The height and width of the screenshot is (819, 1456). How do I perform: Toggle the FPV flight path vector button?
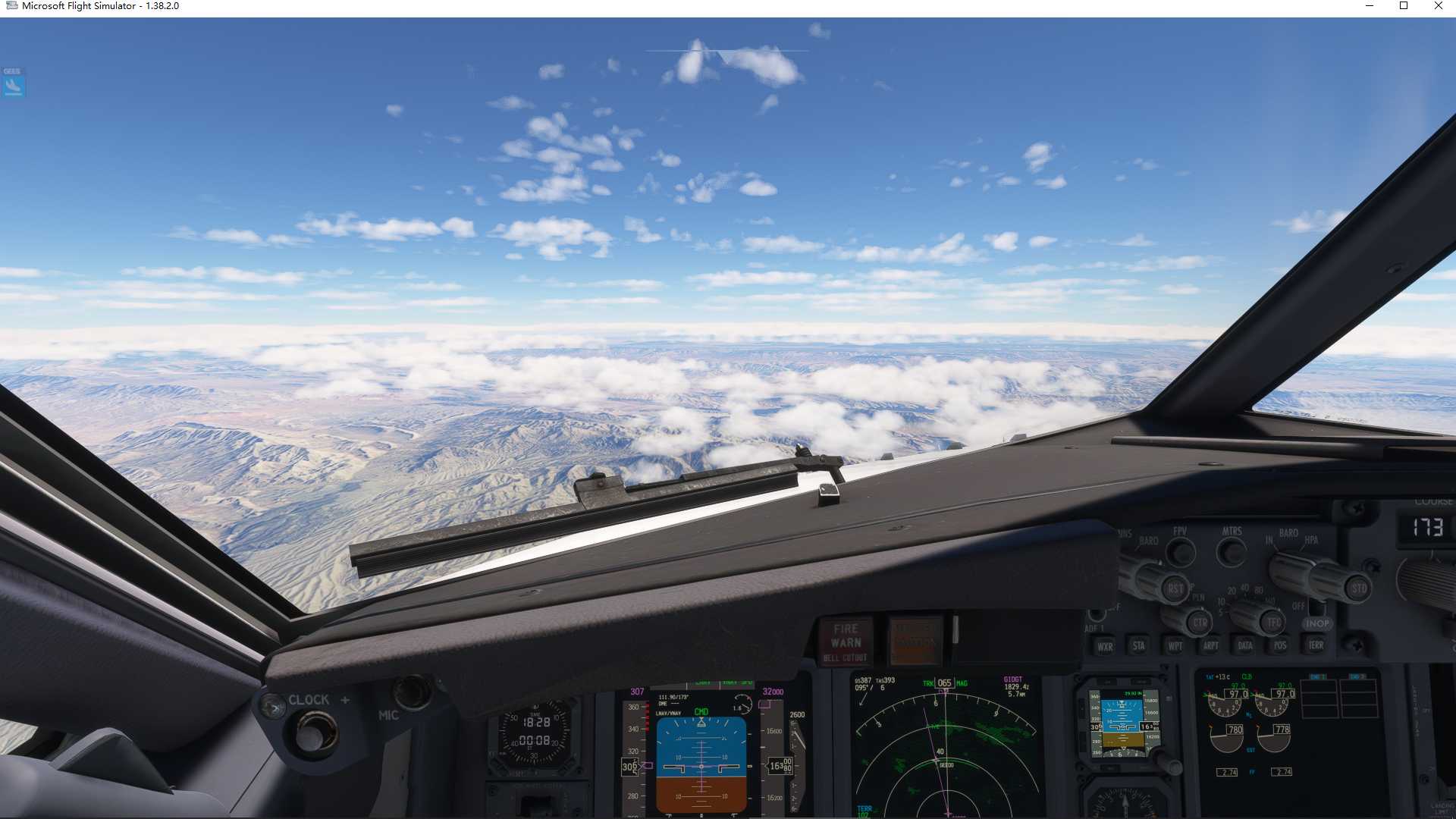coord(1179,551)
